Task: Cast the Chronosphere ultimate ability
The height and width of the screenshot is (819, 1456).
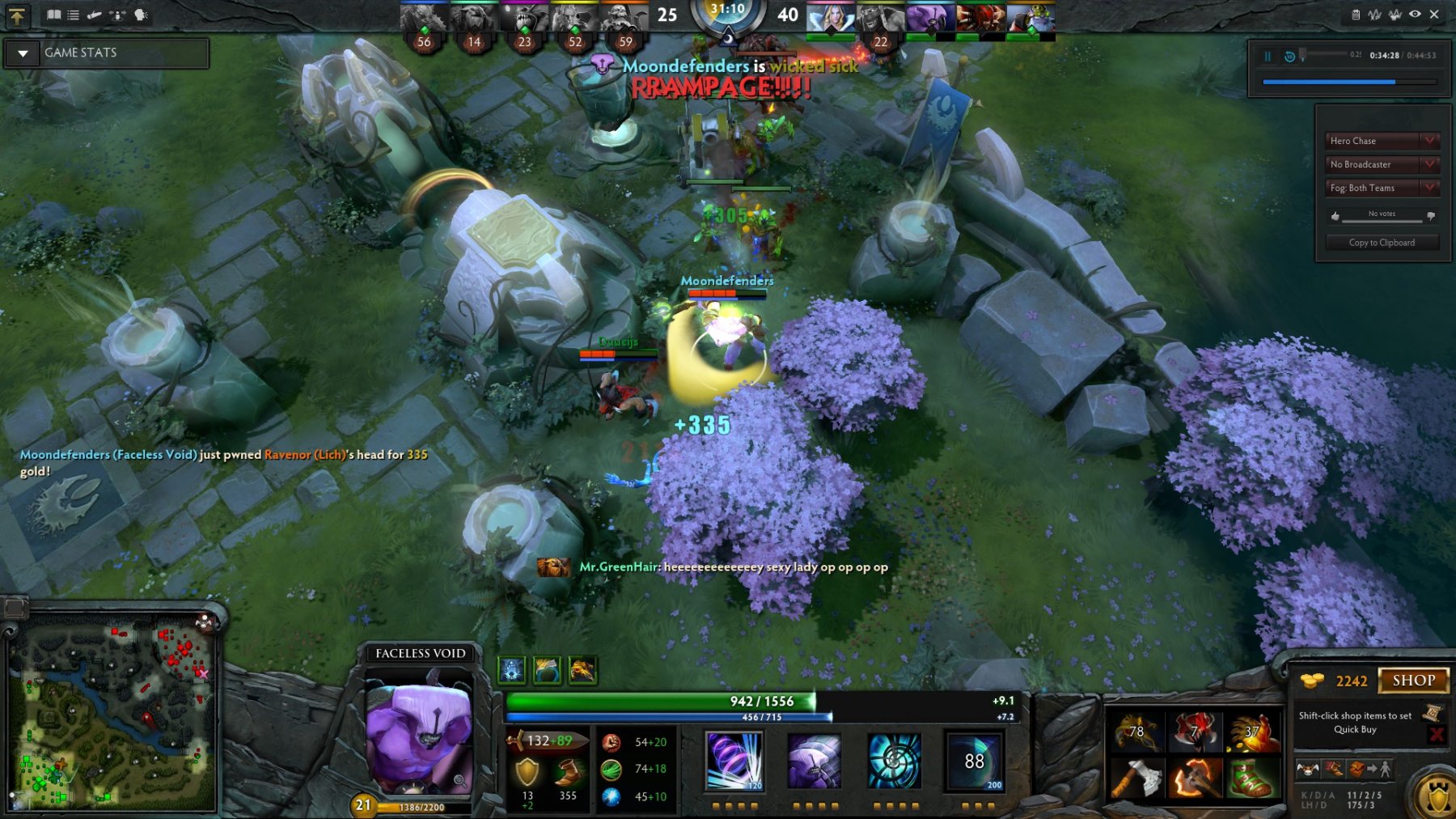Action: click(x=974, y=761)
